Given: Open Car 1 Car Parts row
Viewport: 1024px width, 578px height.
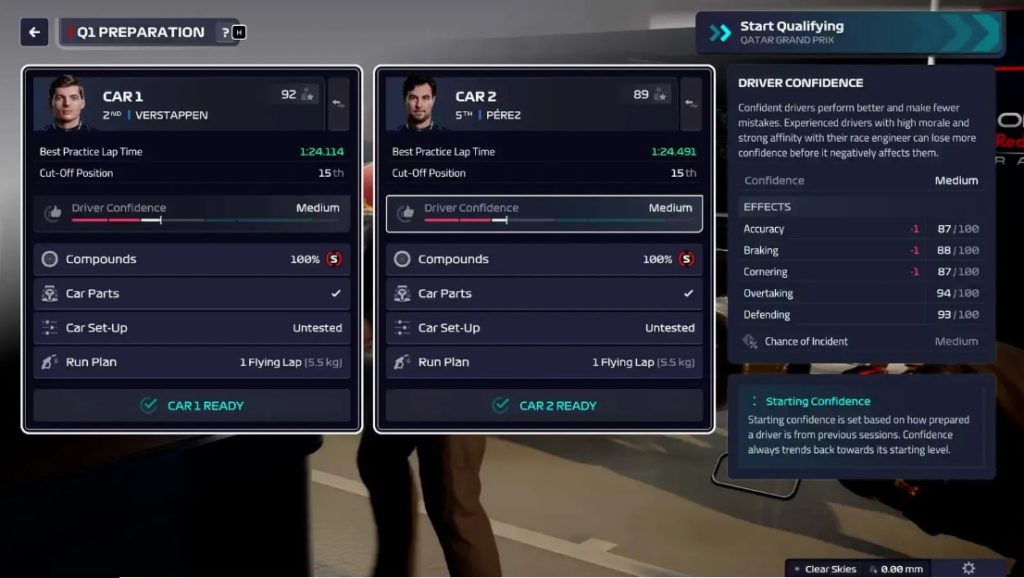Looking at the screenshot, I should click(x=191, y=294).
